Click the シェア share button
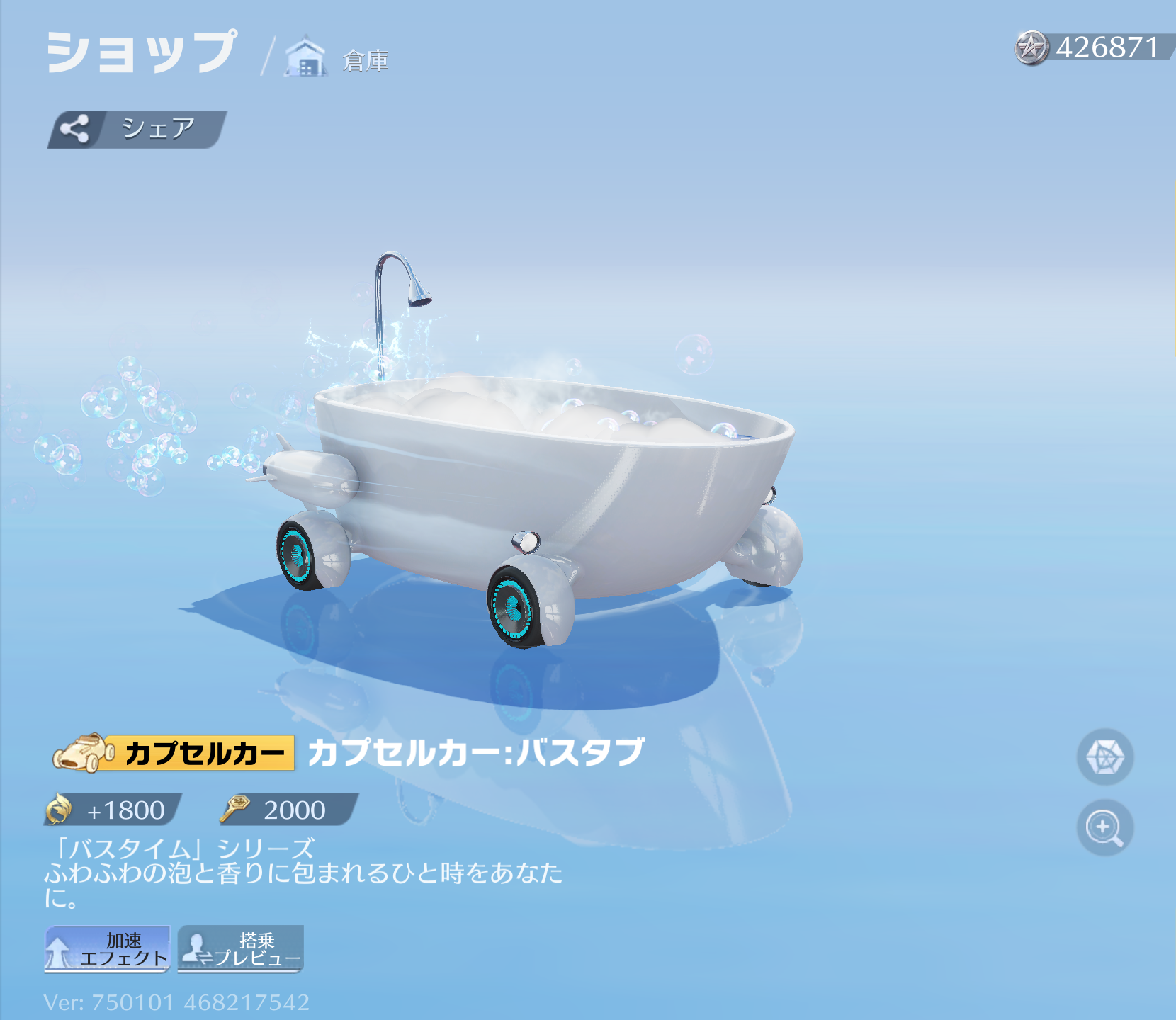The height and width of the screenshot is (1020, 1176). (137, 129)
